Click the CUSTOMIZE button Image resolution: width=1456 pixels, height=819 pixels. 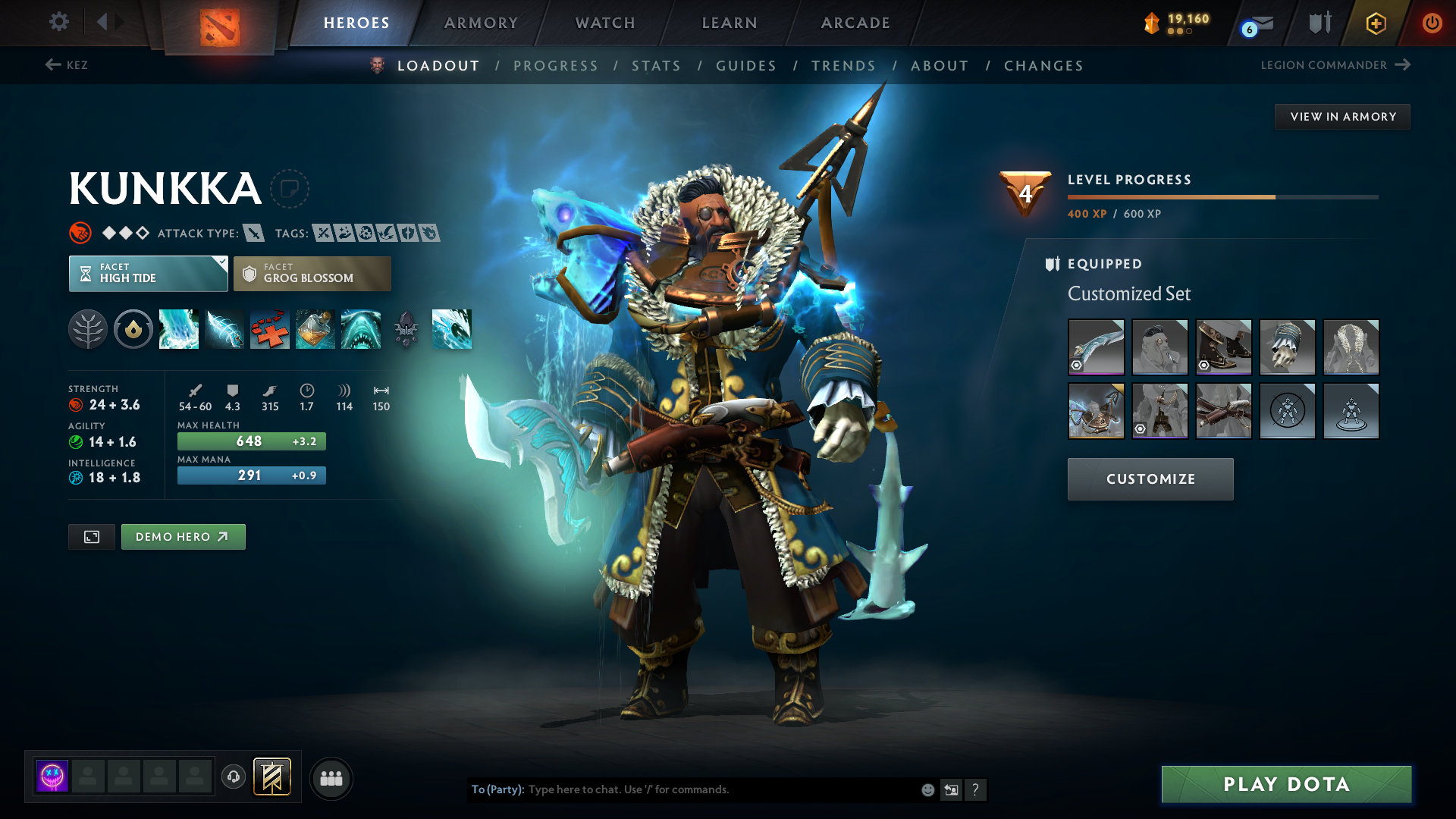[x=1150, y=479]
